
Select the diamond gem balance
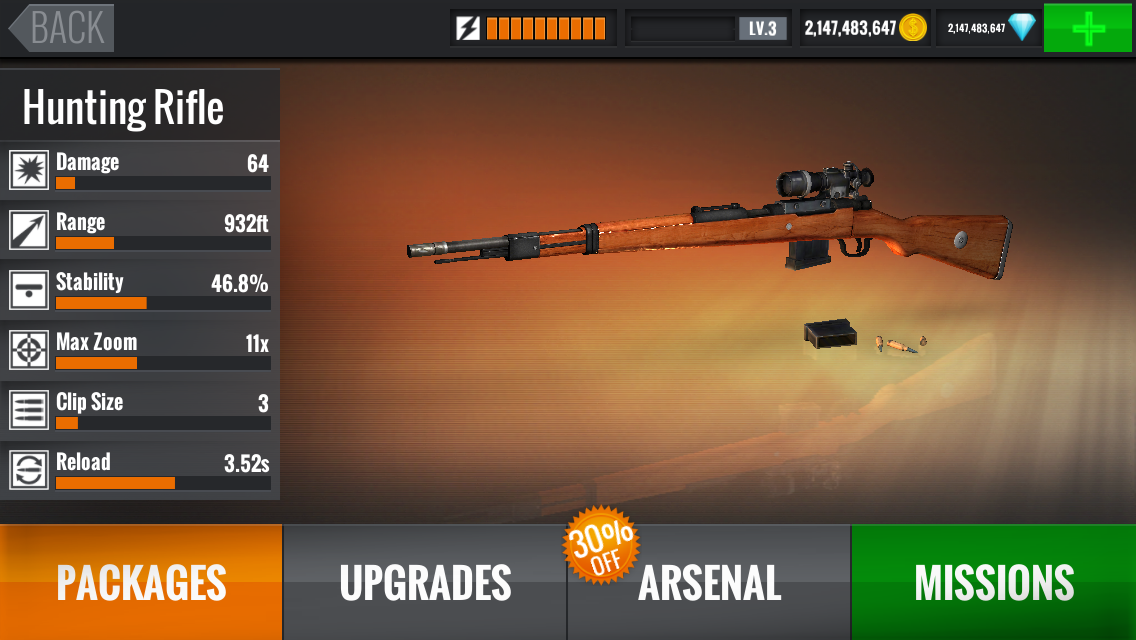(990, 28)
